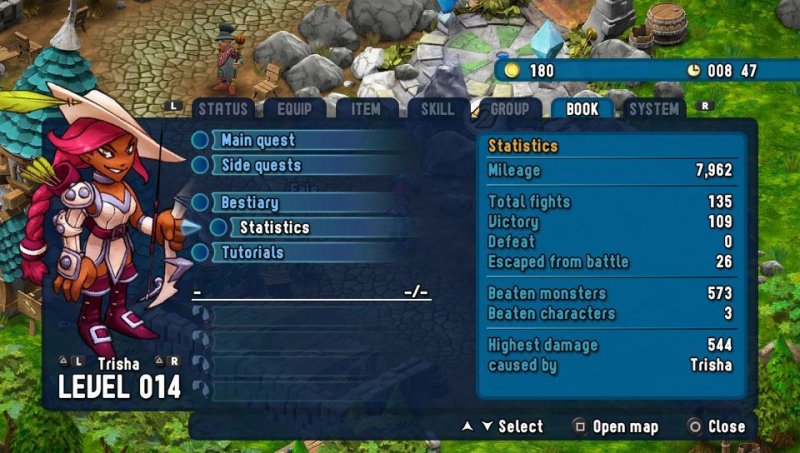The image size is (800, 453).
Task: Choose the Bestiary entry
Action: click(250, 202)
